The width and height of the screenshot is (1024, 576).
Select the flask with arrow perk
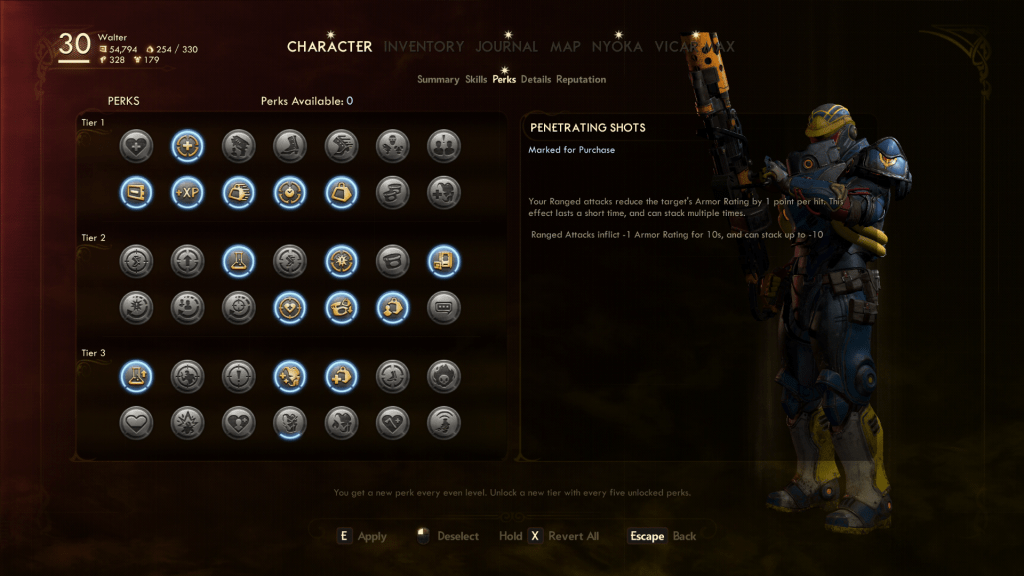coord(135,376)
